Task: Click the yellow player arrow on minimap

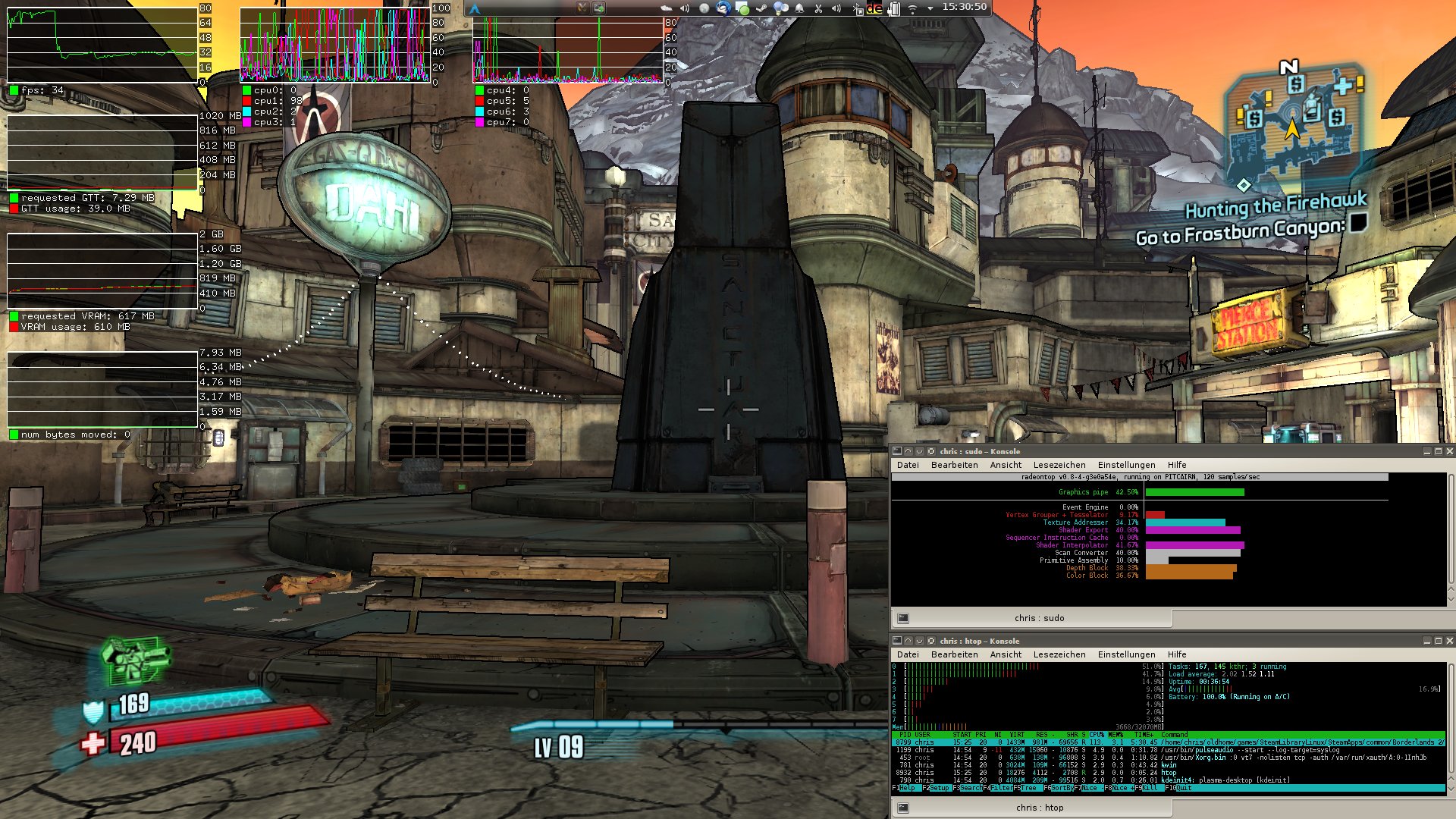Action: [1291, 129]
